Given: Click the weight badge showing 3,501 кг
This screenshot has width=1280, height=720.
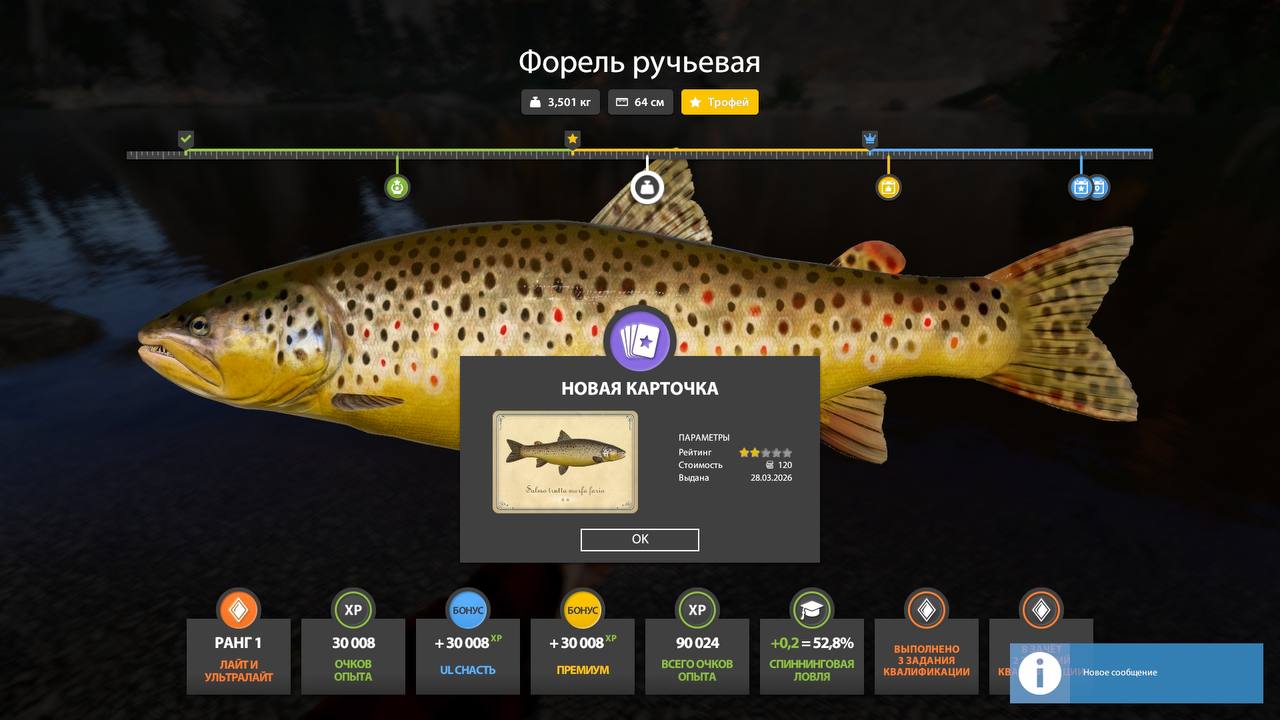Looking at the screenshot, I should 559,101.
